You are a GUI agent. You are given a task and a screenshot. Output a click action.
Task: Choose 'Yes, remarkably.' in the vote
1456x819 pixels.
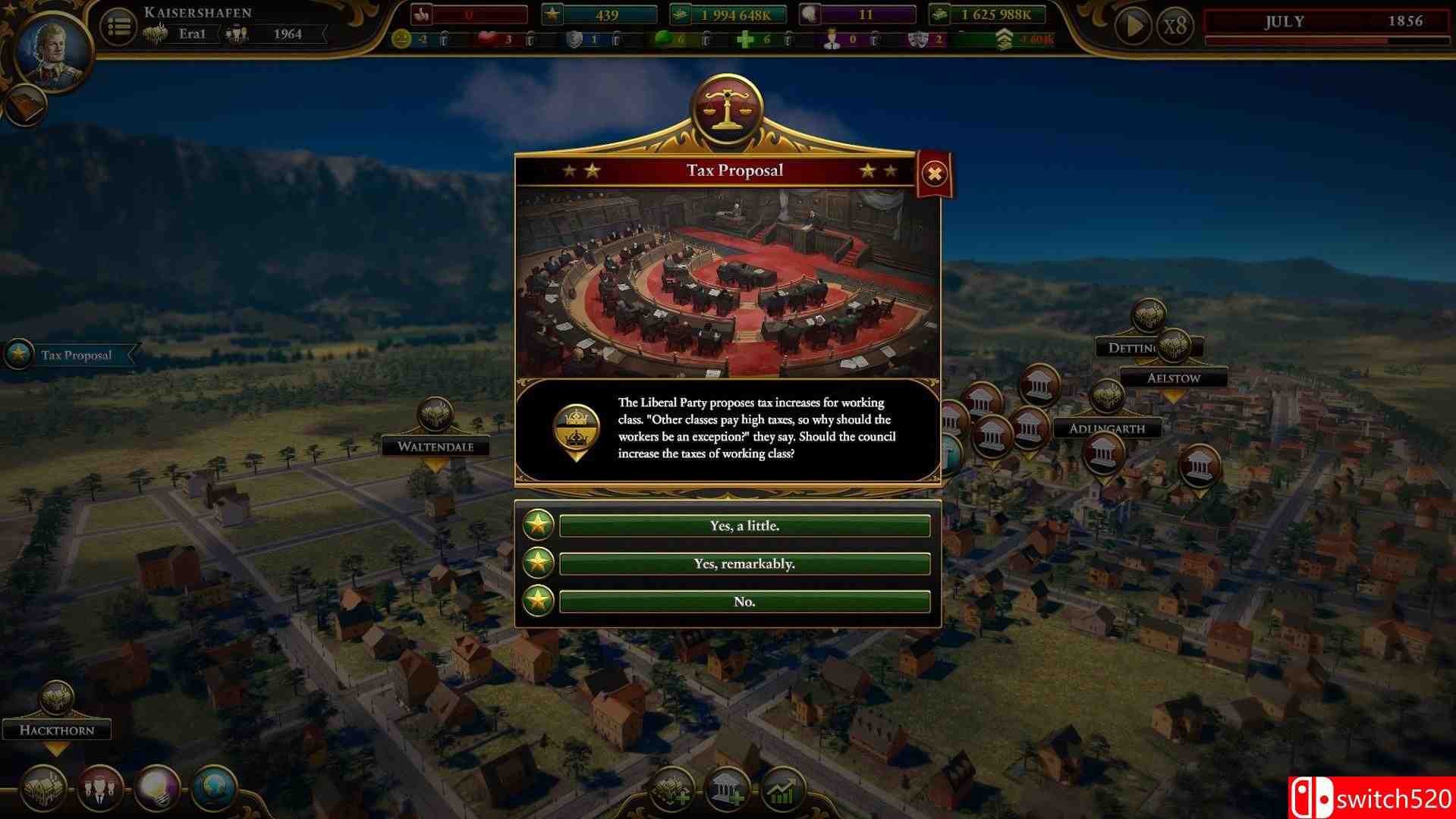[743, 563]
